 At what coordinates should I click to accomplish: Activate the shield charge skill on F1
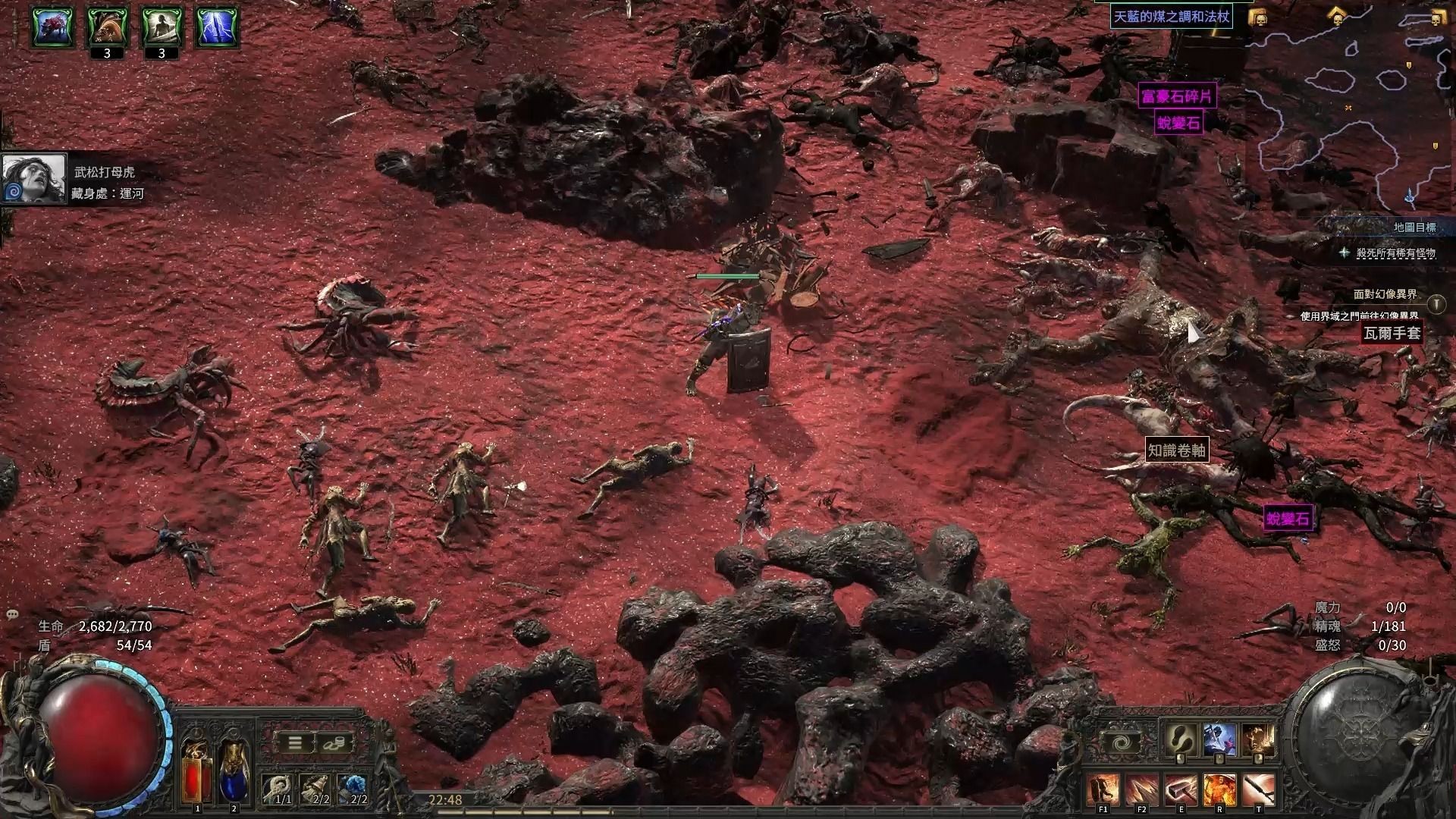pyautogui.click(x=1103, y=790)
